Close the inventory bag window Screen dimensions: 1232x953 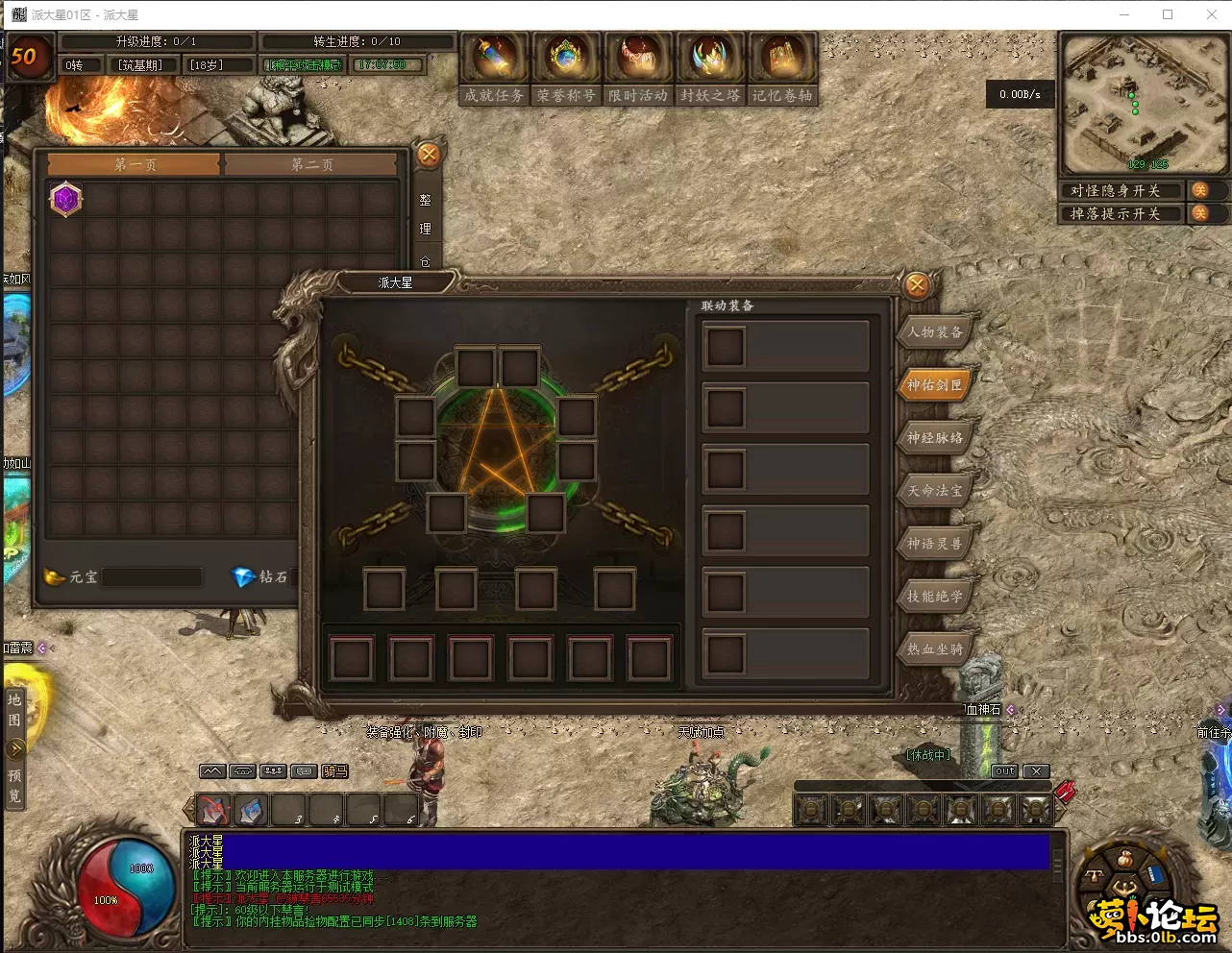click(429, 155)
